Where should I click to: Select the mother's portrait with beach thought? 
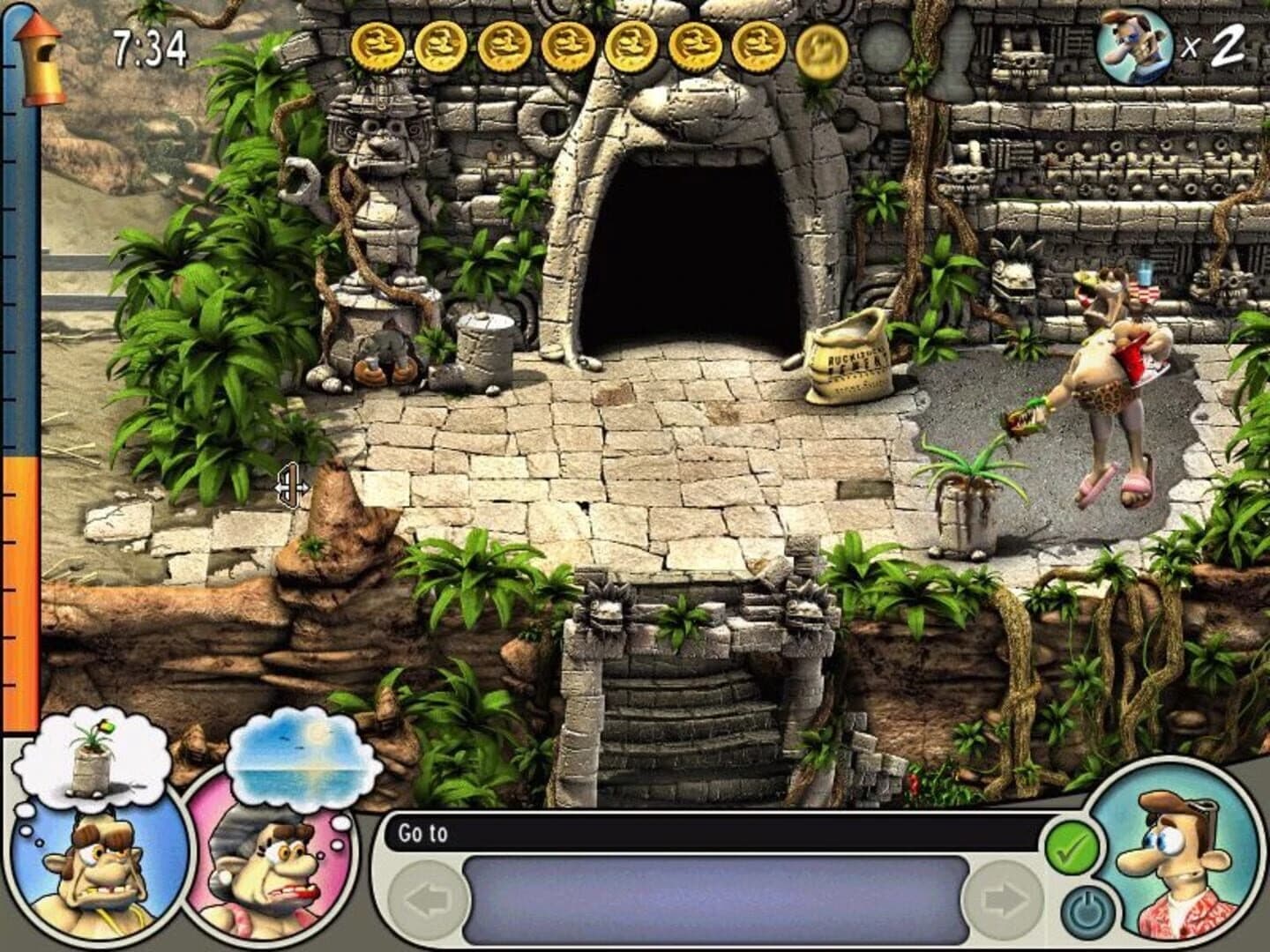265,881
